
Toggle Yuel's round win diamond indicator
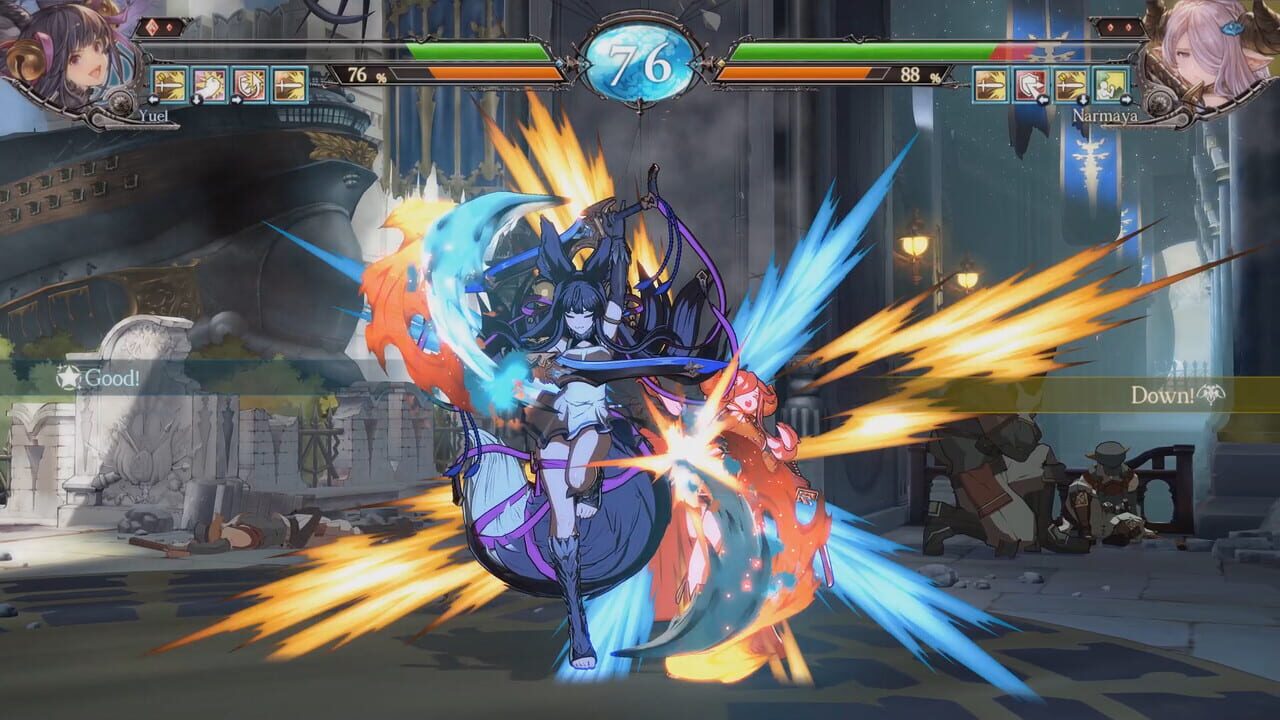[x=152, y=27]
